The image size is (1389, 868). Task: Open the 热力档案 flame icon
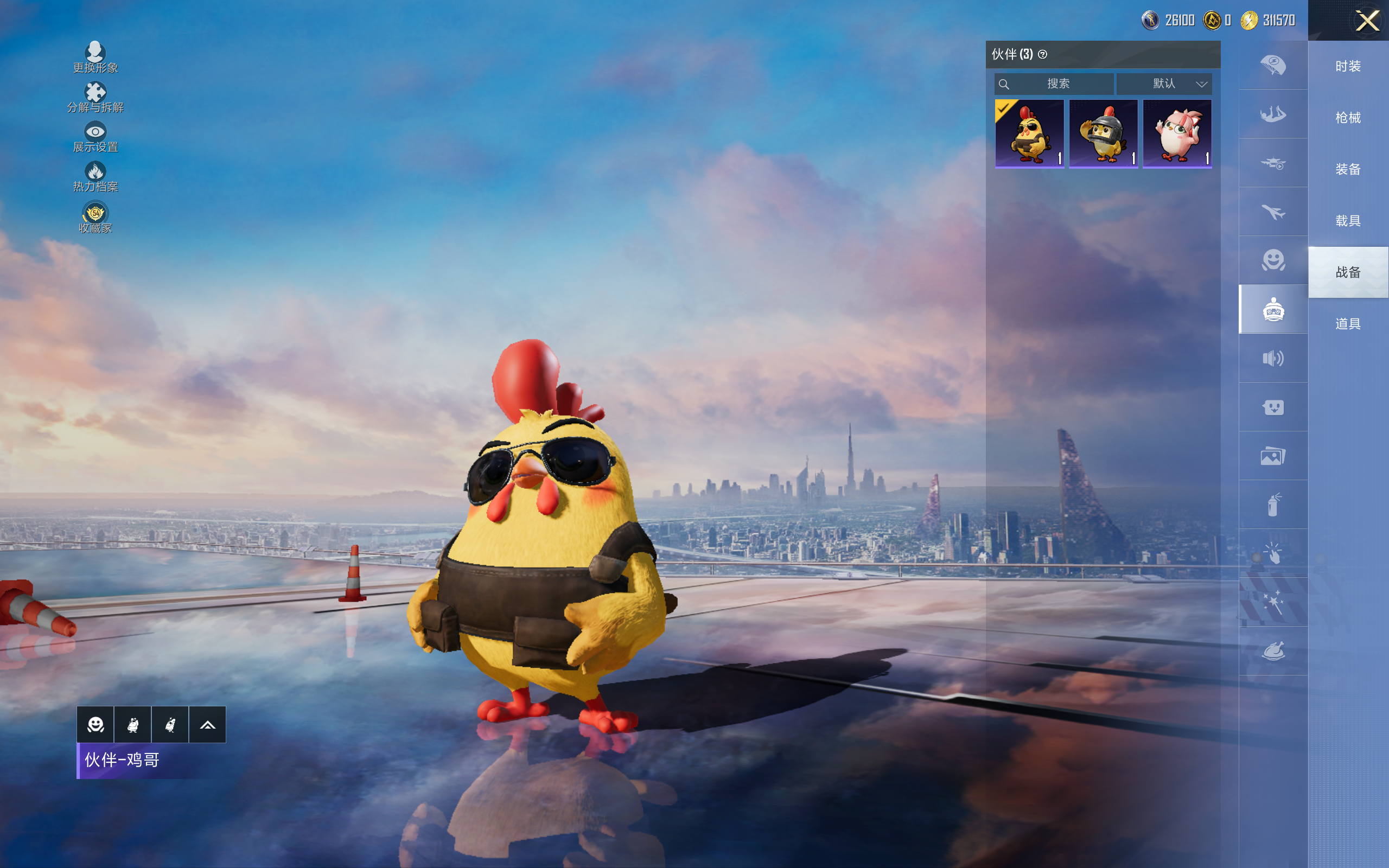pyautogui.click(x=95, y=176)
